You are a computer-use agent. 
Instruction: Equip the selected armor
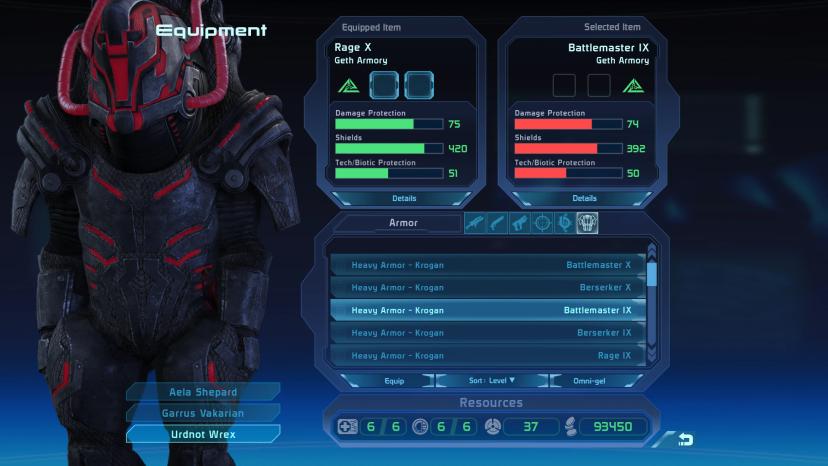point(394,381)
